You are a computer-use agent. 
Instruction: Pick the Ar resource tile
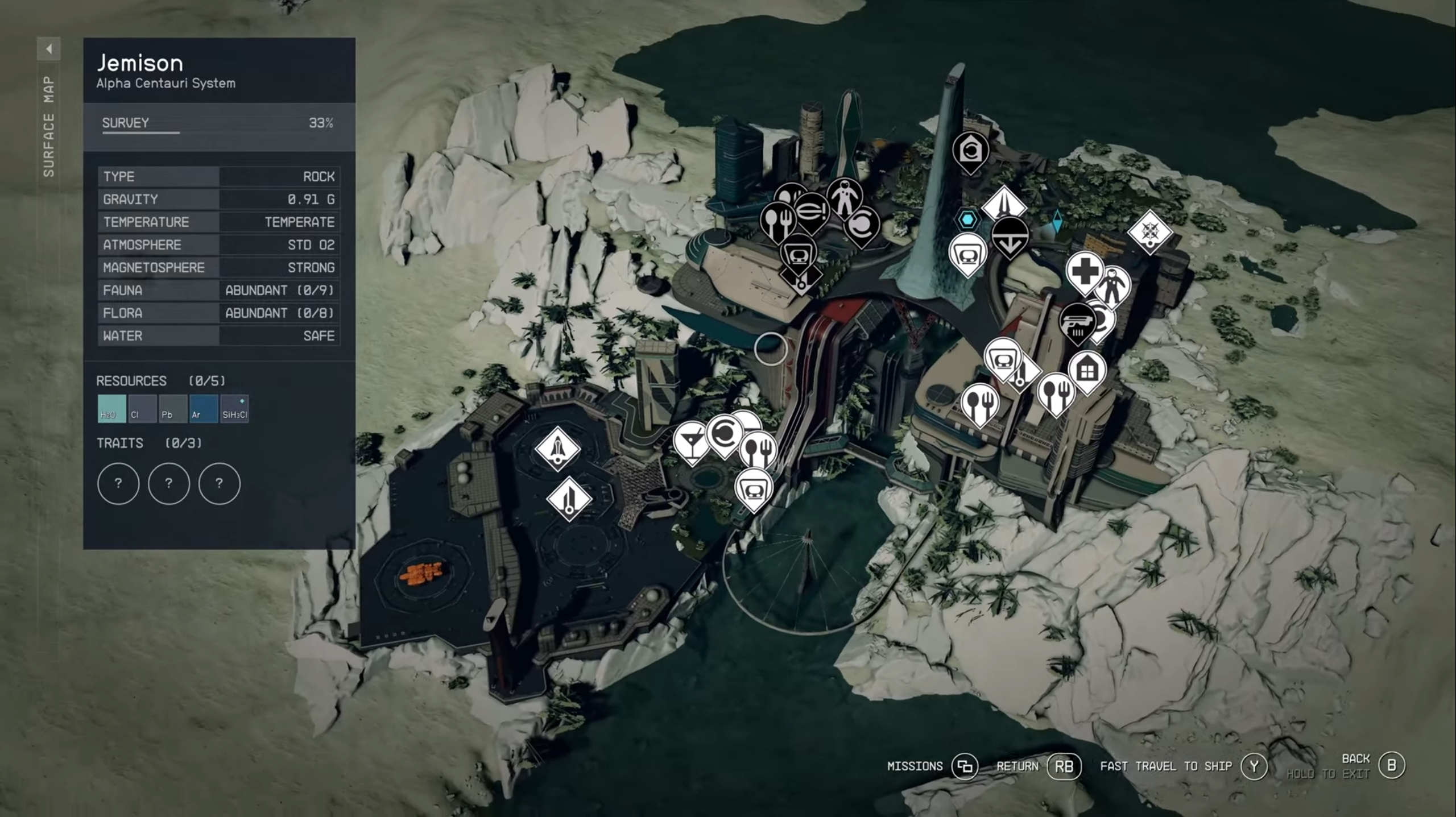[x=204, y=409]
